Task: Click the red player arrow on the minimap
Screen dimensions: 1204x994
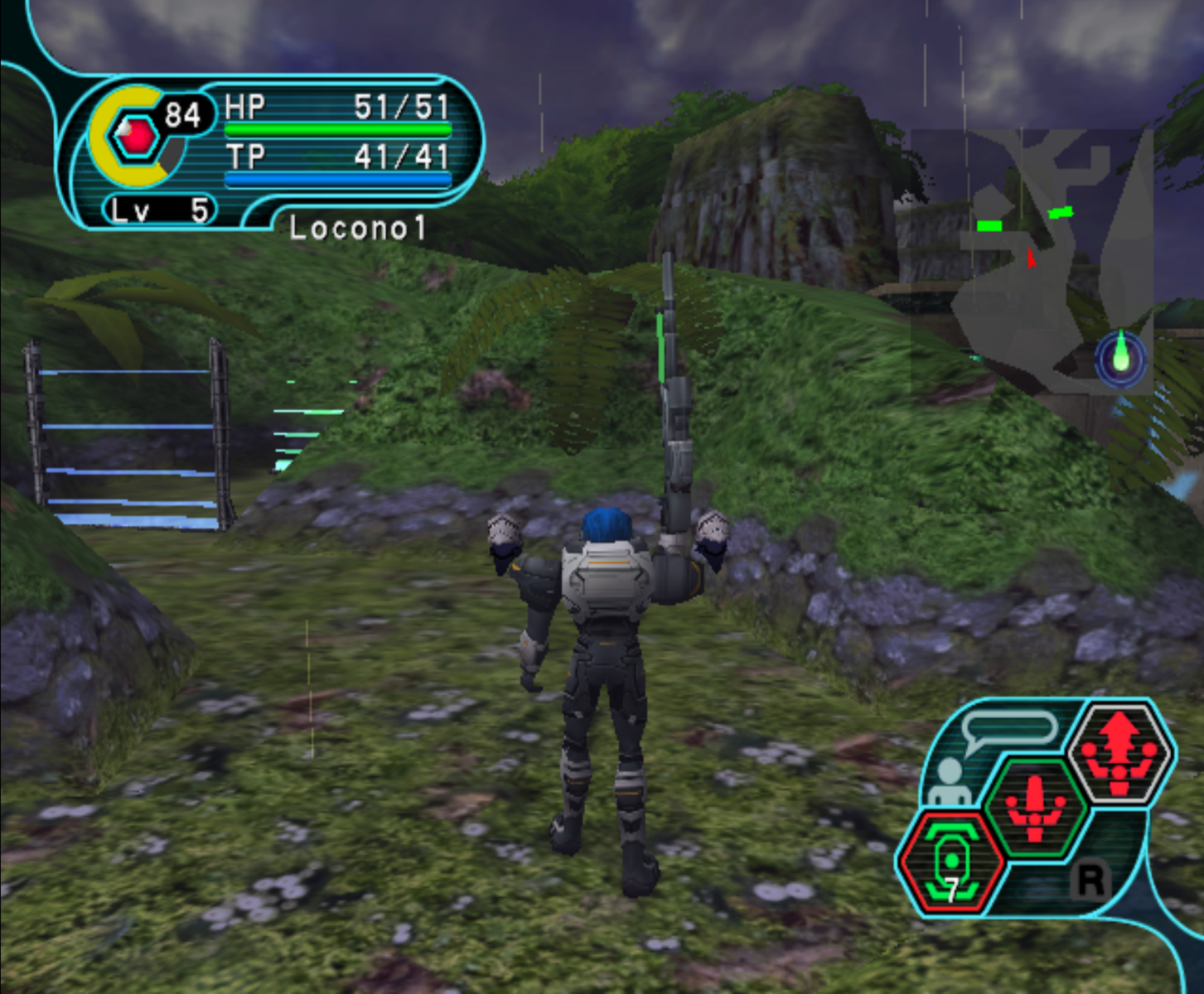Action: click(1030, 258)
